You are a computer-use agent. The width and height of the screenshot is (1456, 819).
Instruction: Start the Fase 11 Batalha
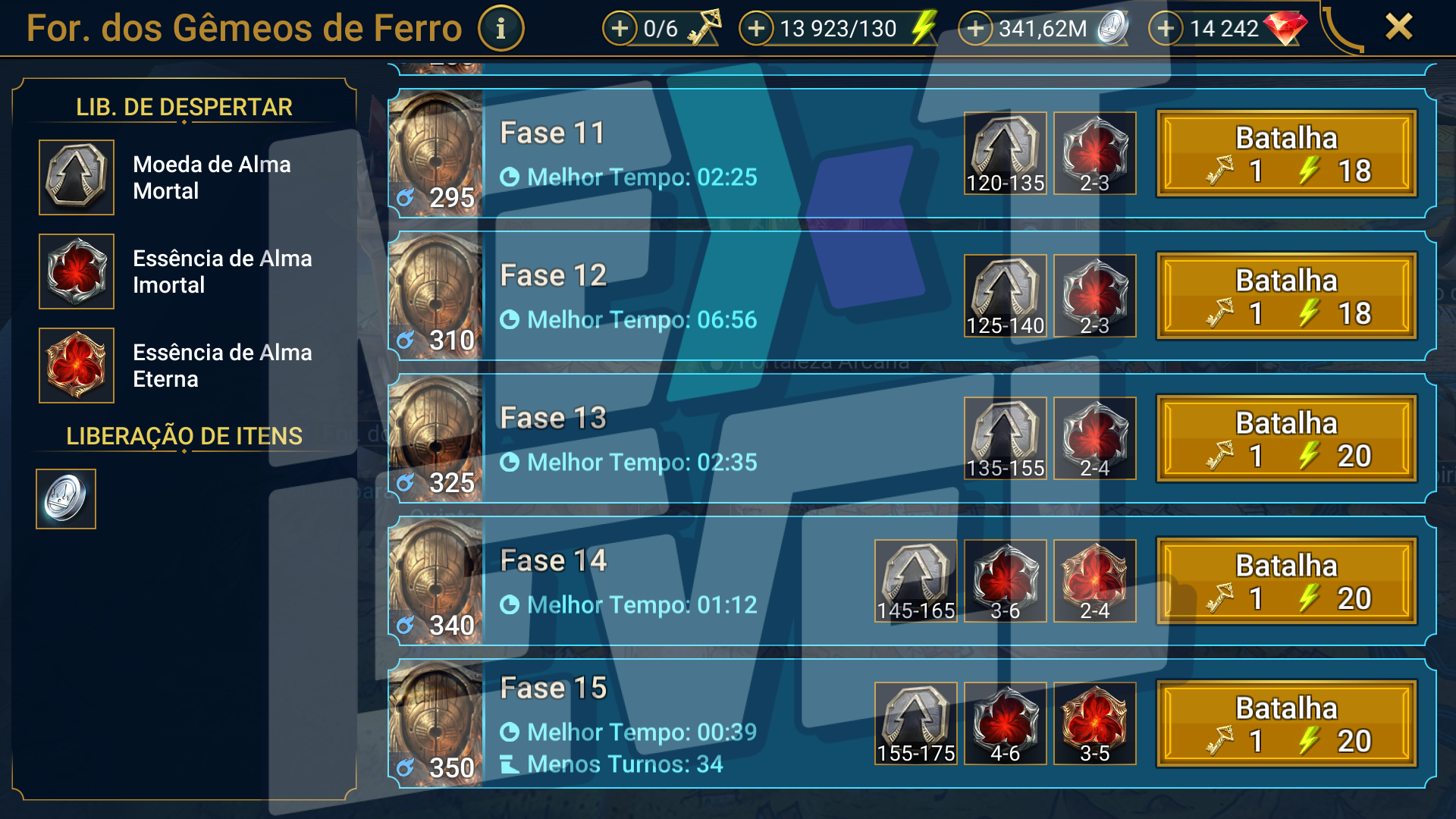[x=1286, y=154]
